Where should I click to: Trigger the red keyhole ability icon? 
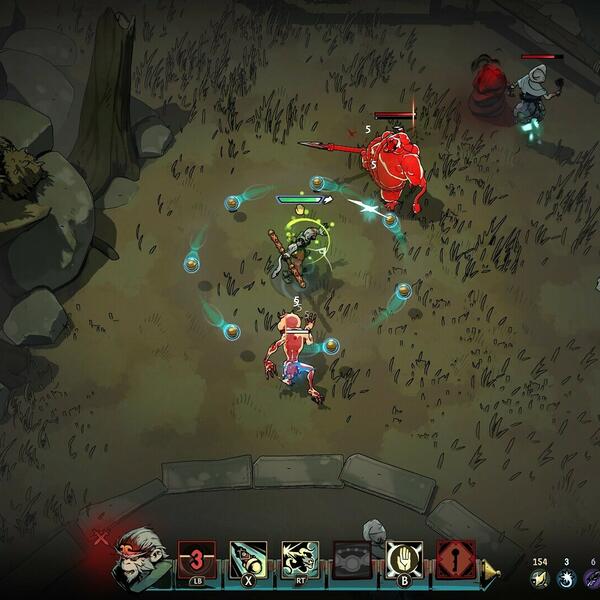pyautogui.click(x=455, y=559)
